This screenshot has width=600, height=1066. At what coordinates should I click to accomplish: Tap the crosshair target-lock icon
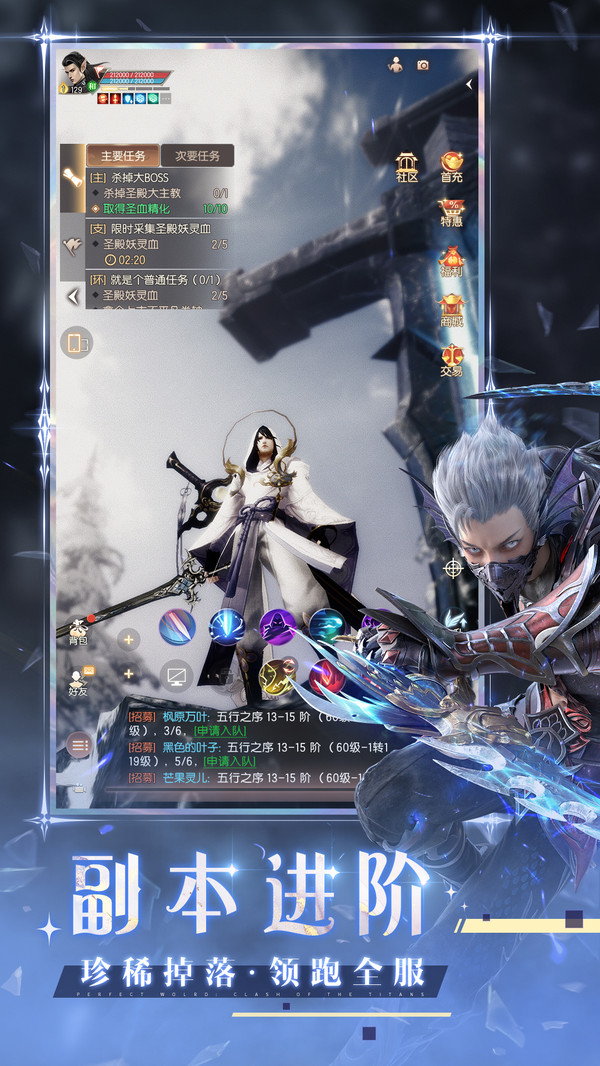coord(453,568)
